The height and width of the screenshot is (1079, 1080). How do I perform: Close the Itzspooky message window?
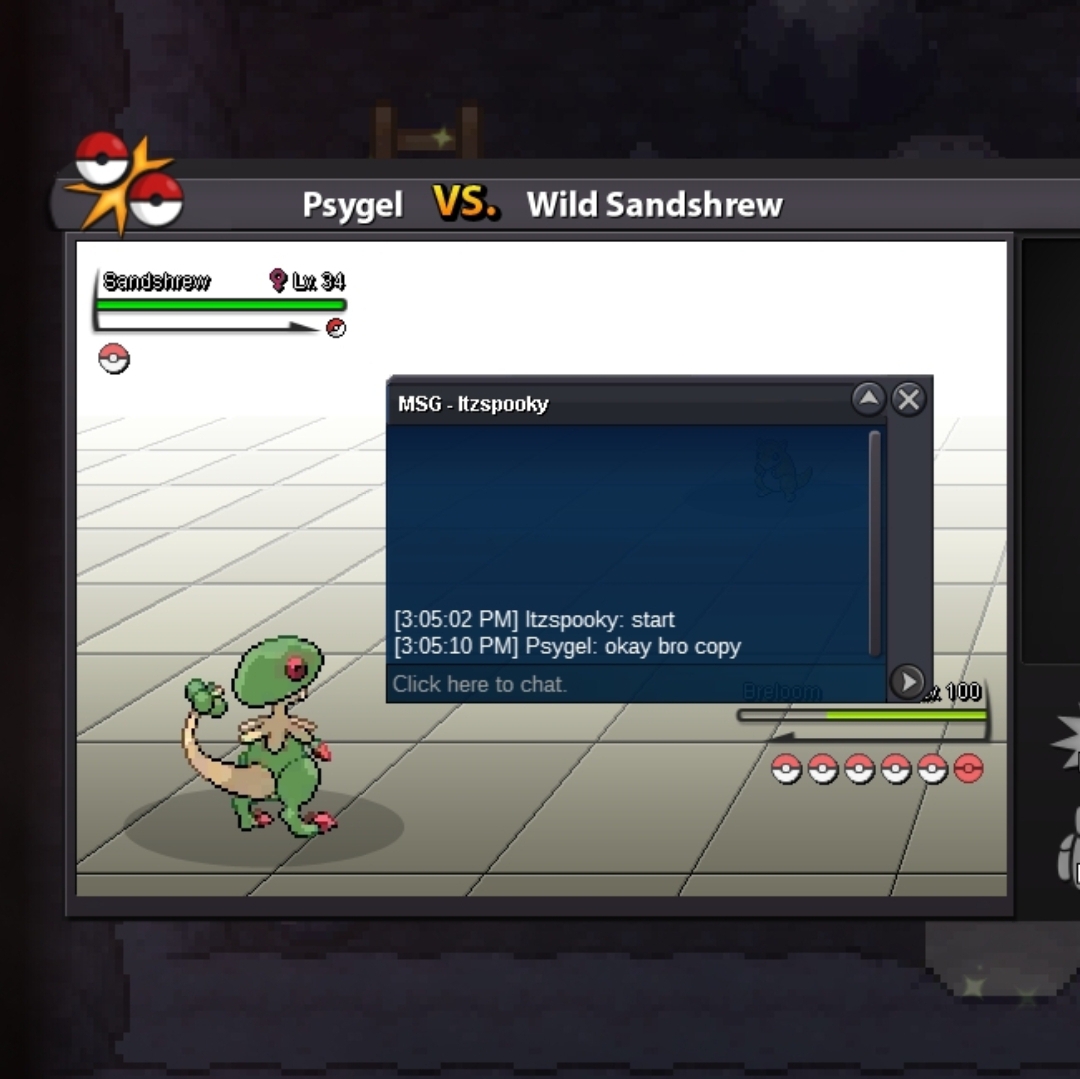[908, 400]
